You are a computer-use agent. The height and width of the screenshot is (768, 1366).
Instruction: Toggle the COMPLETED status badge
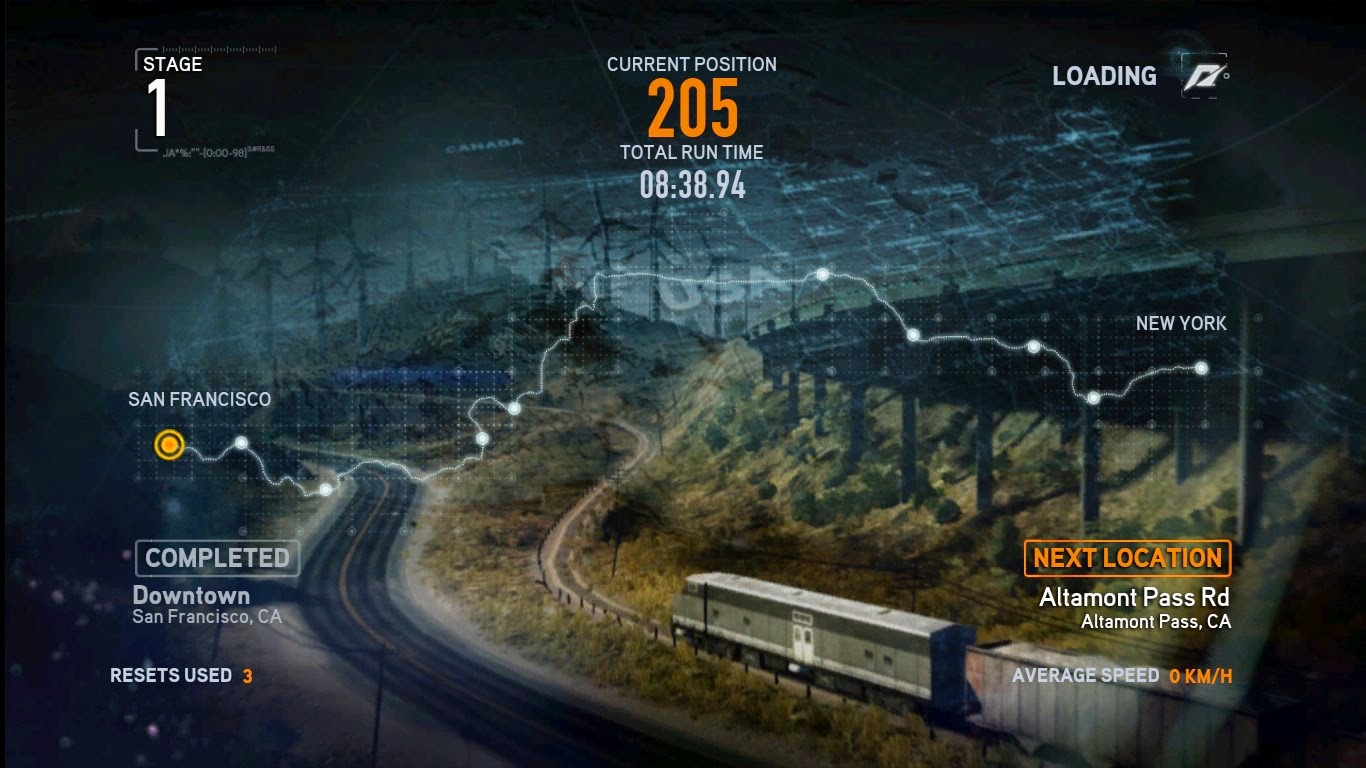(216, 558)
